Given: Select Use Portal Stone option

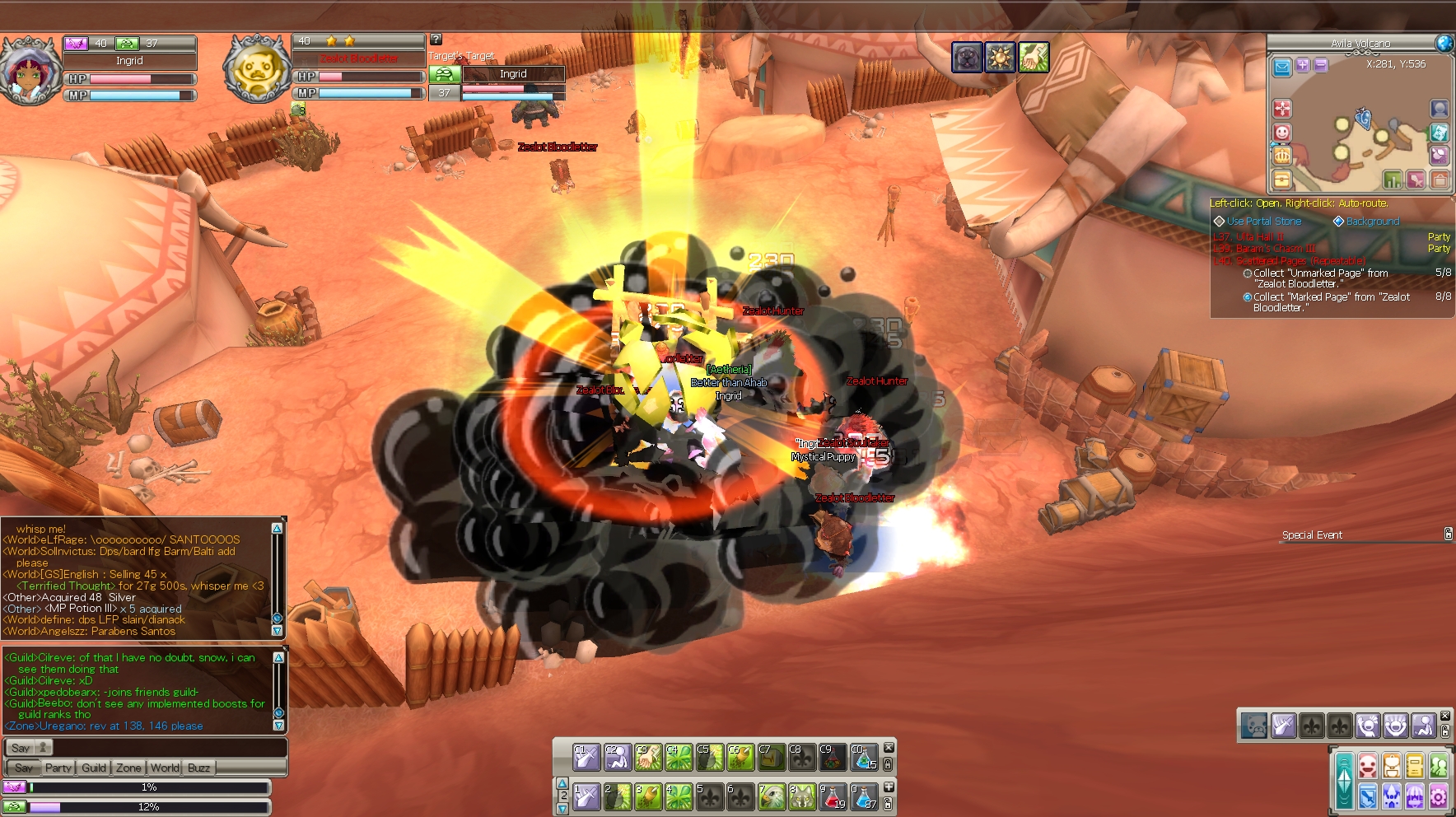Looking at the screenshot, I should pos(1263,222).
